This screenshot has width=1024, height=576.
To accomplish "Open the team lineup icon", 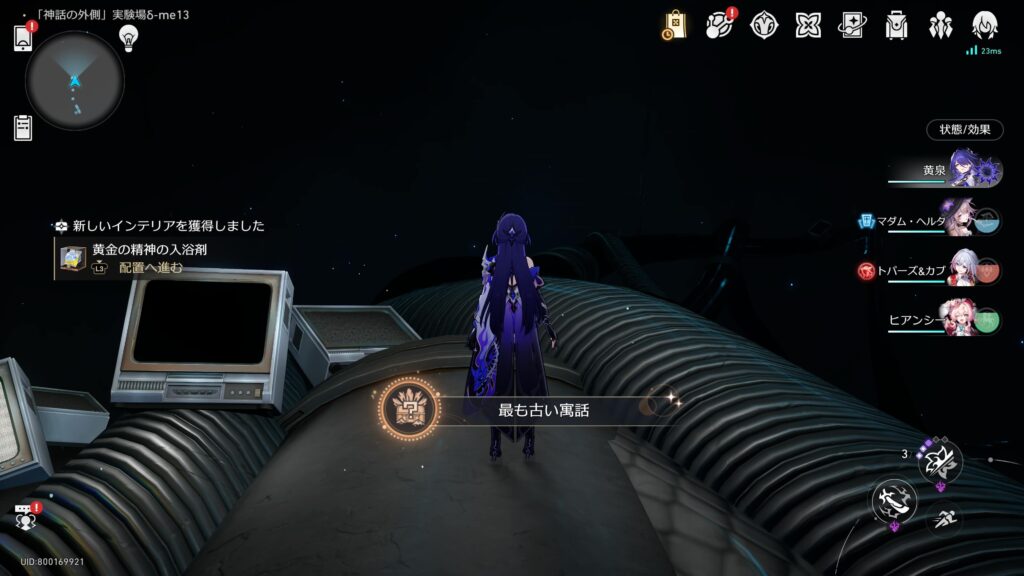I will pyautogui.click(x=940, y=25).
